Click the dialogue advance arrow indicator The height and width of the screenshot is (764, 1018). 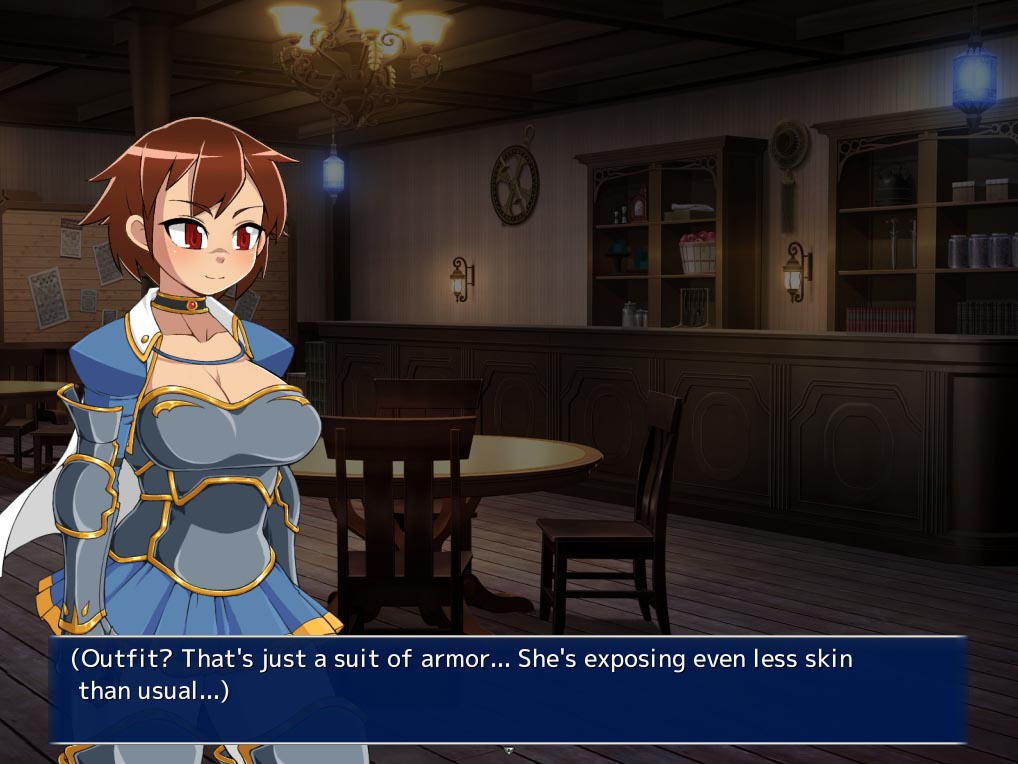pyautogui.click(x=508, y=749)
